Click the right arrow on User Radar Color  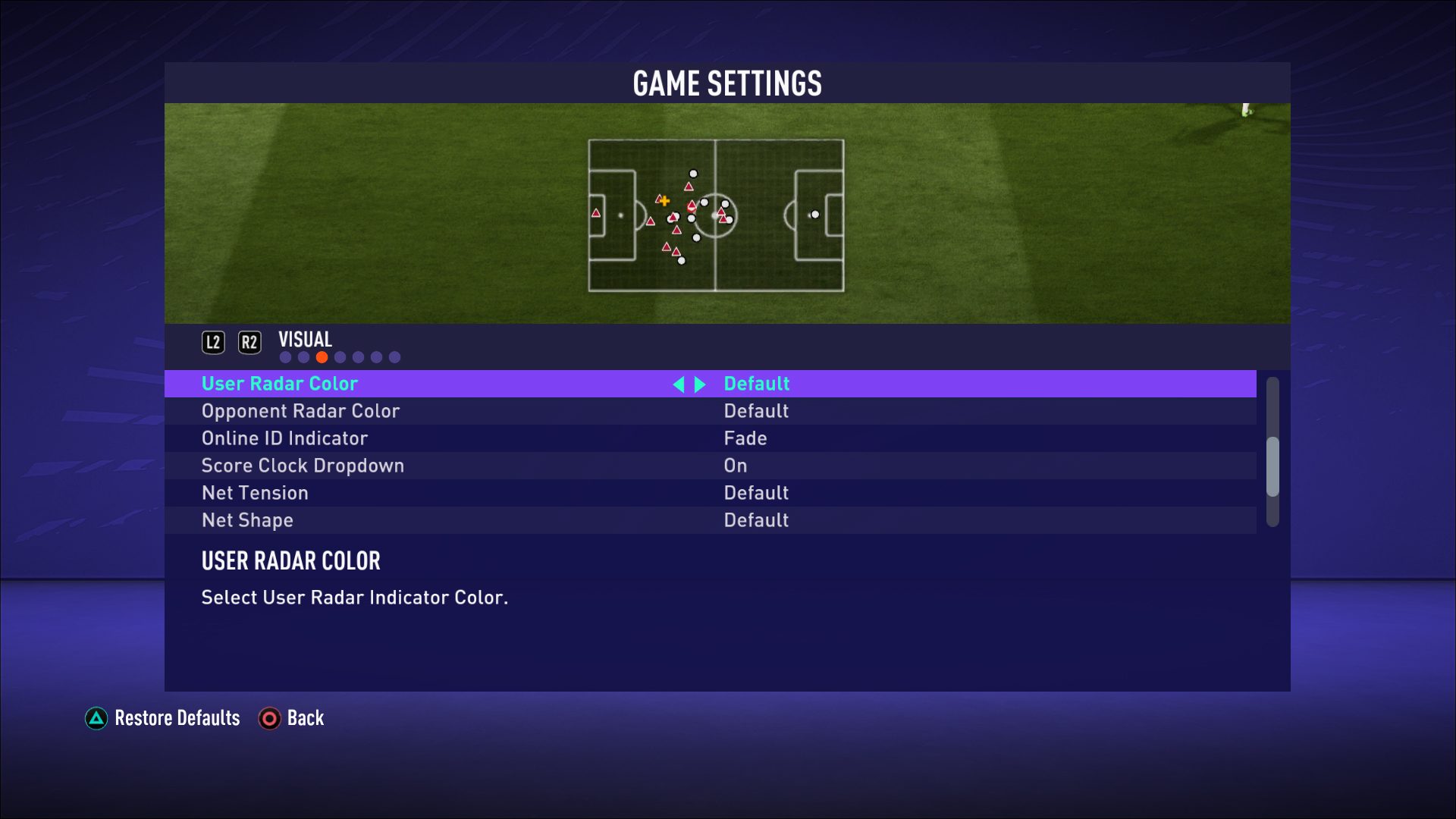tap(699, 384)
